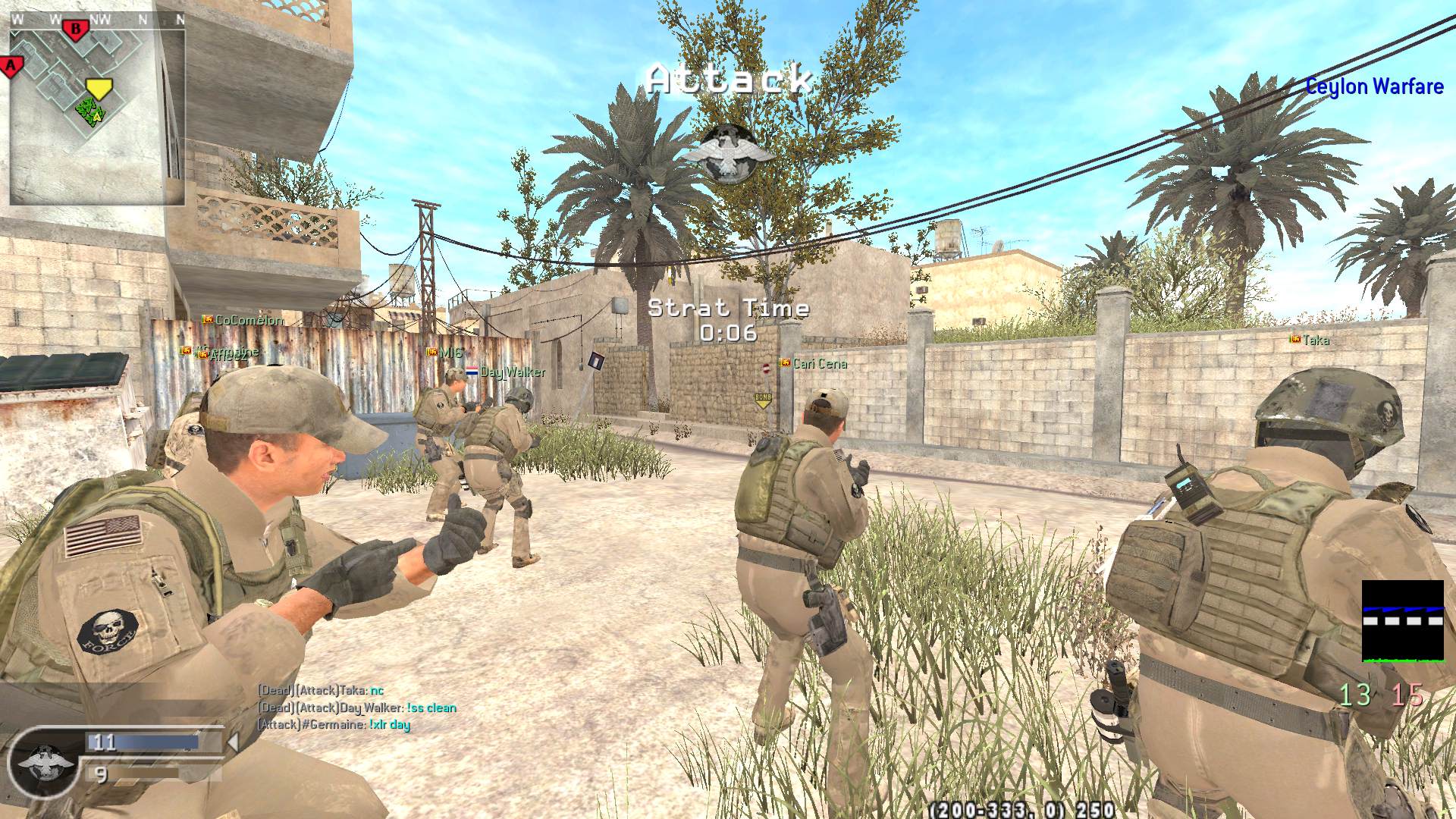Click the black lagometer graph
This screenshot has height=819, width=1456.
pos(1402,621)
